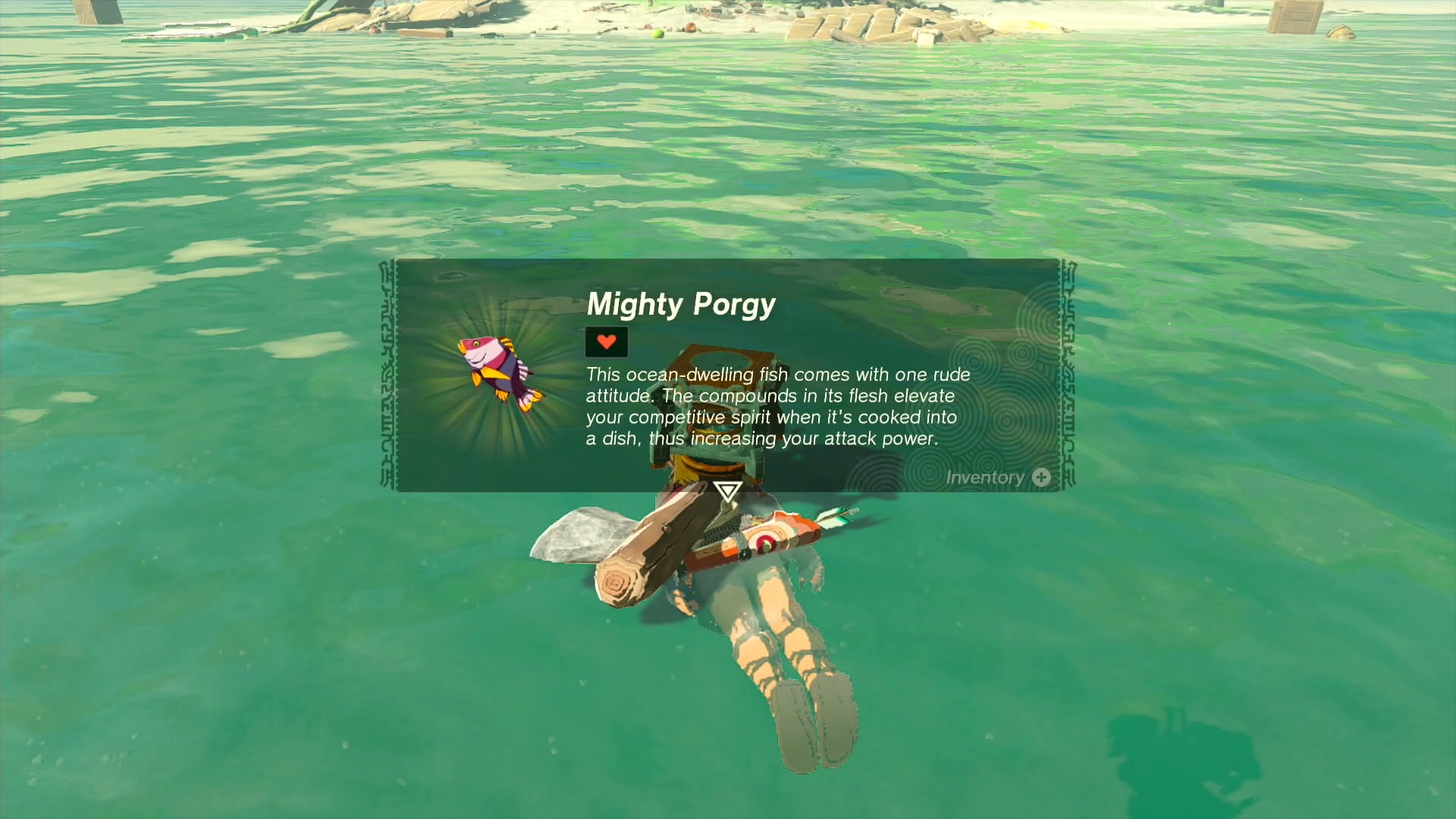Click the item description paragraph
The height and width of the screenshot is (819, 1456).
point(770,406)
